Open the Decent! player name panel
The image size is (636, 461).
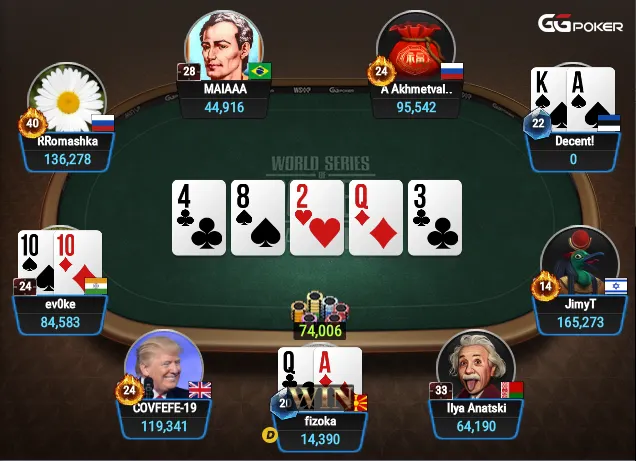pos(573,150)
